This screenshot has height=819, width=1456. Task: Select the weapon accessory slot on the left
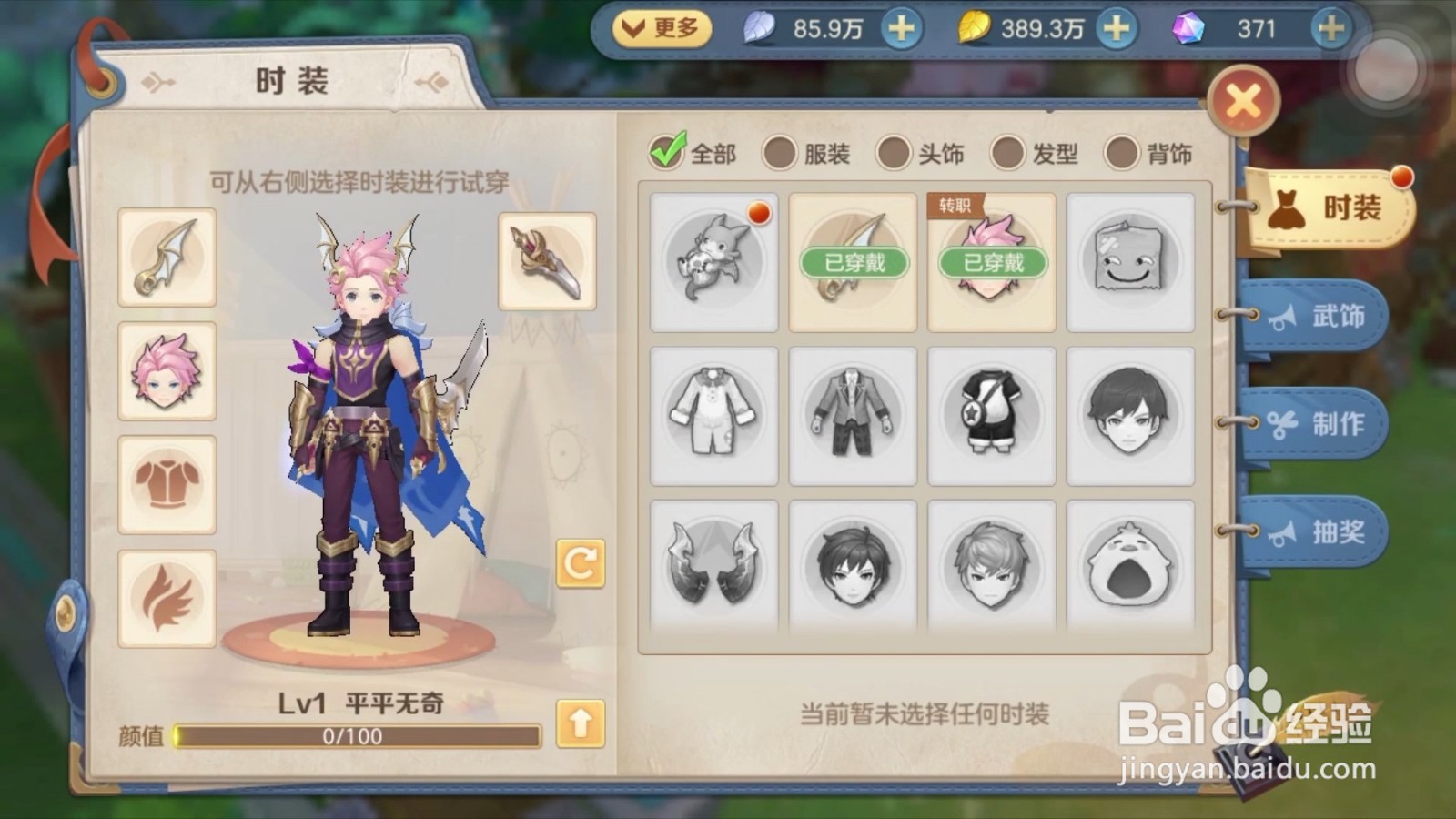tap(167, 257)
